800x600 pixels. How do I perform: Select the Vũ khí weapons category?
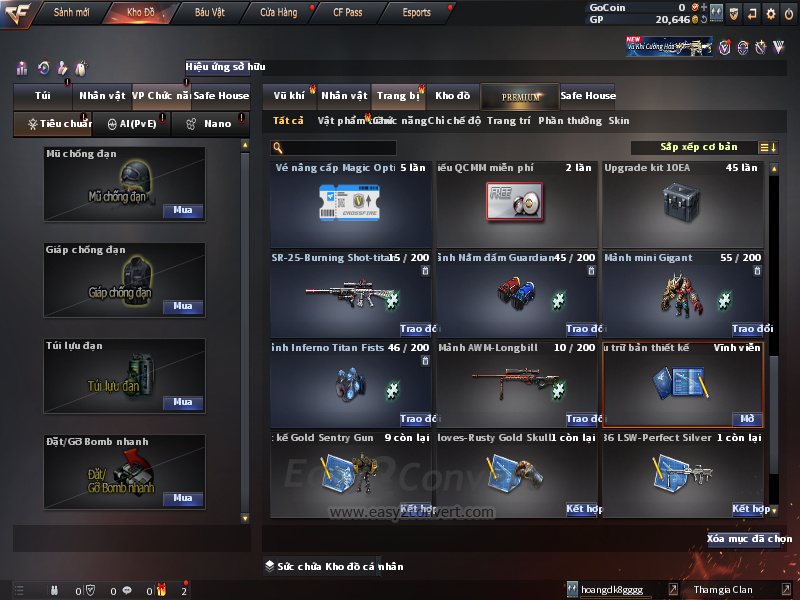[x=289, y=96]
